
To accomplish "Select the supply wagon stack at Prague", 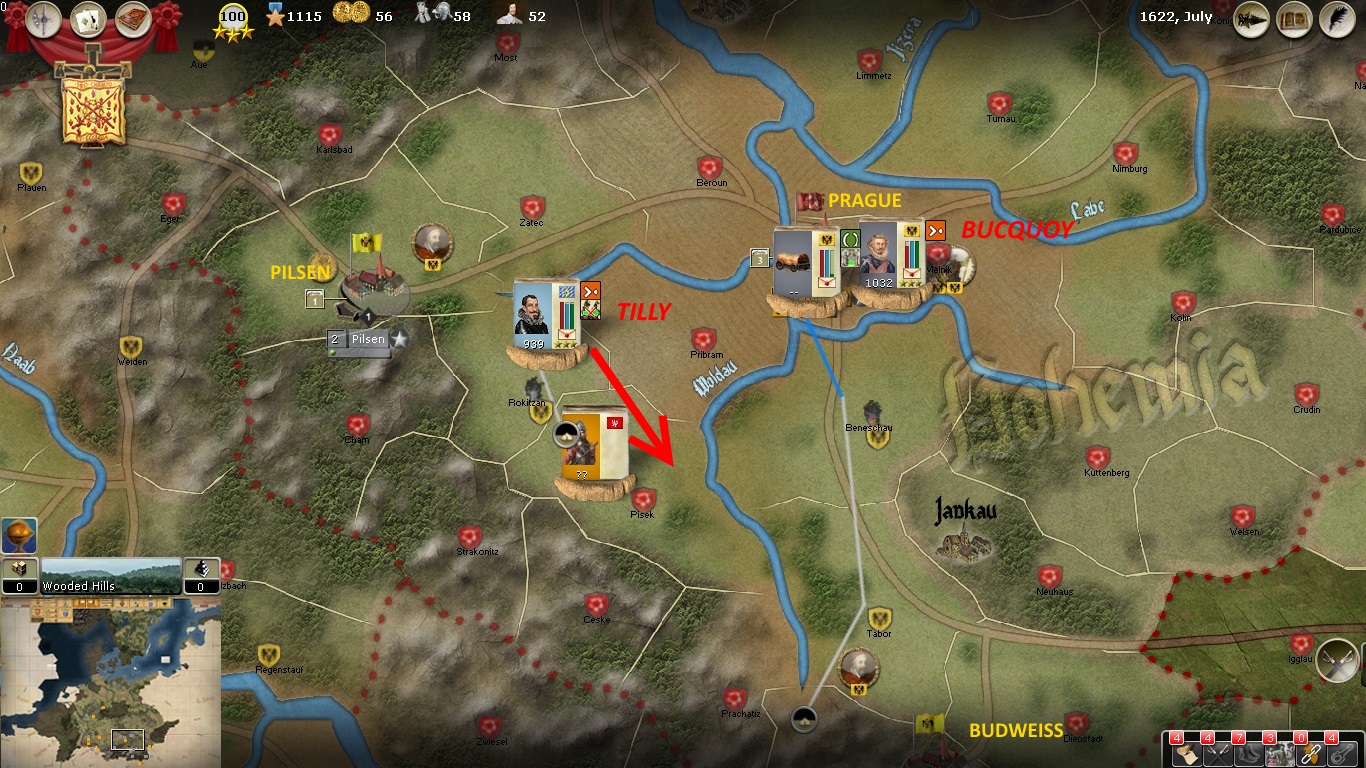I will 797,263.
